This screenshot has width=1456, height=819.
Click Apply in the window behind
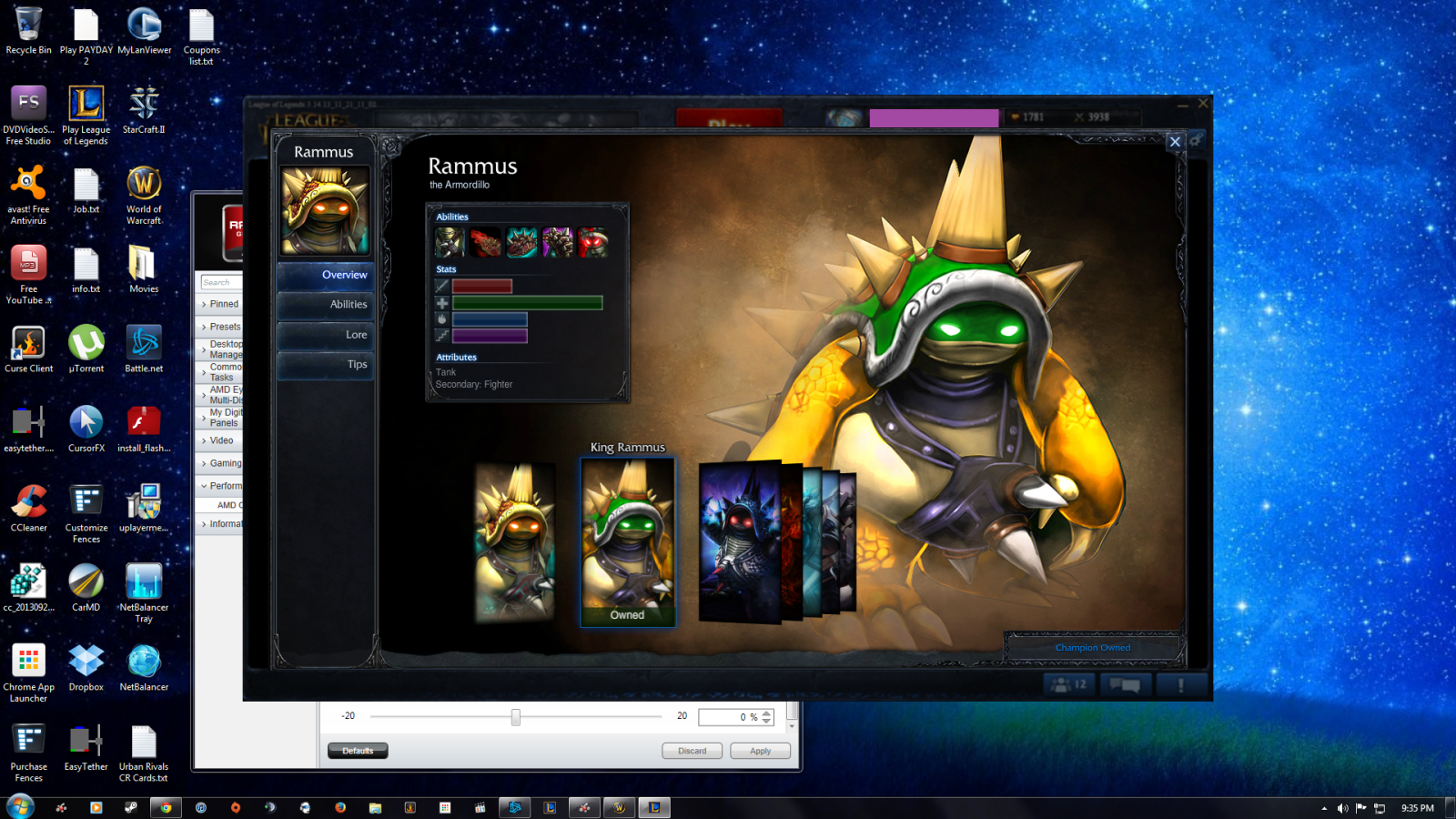[760, 751]
